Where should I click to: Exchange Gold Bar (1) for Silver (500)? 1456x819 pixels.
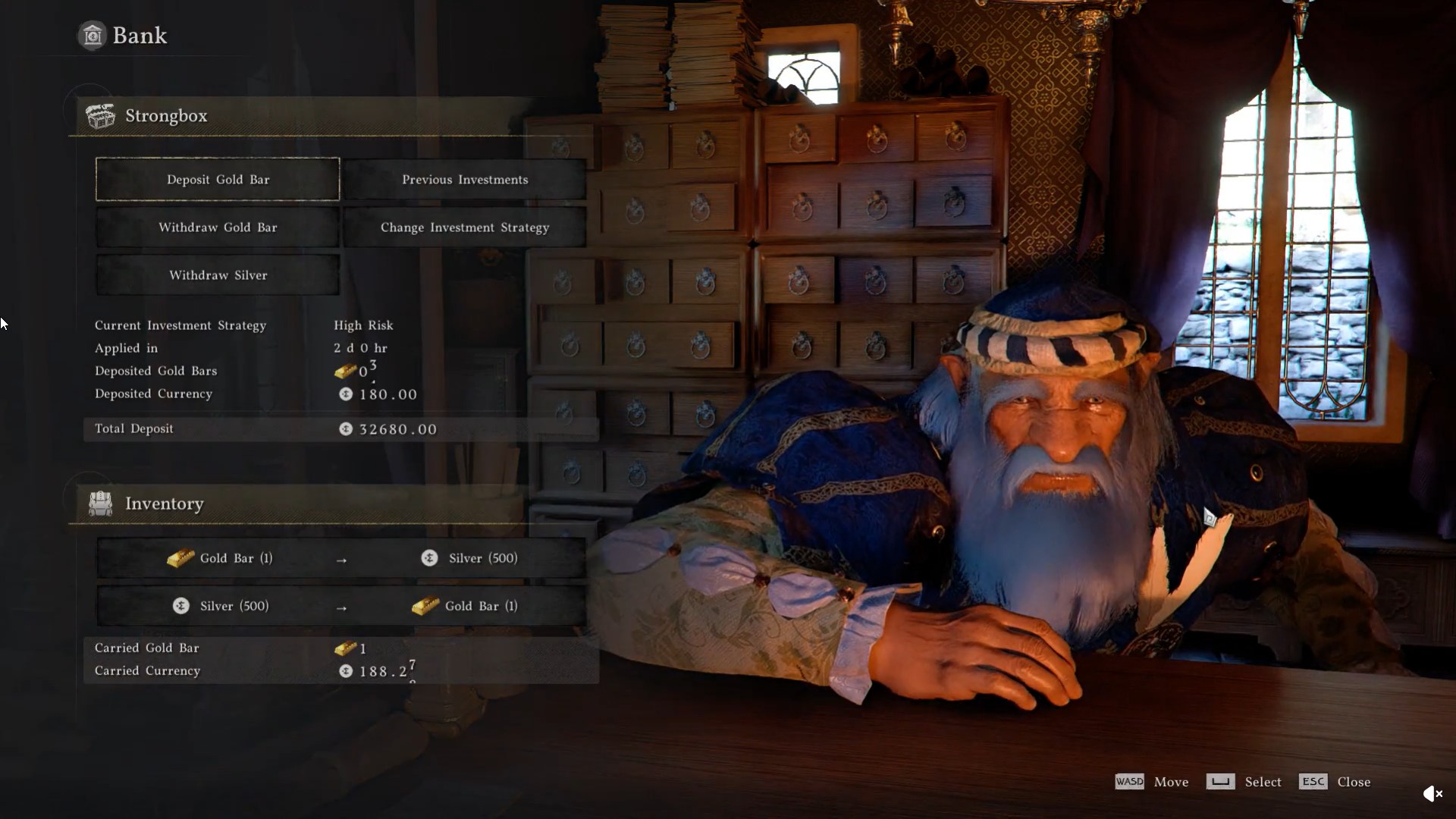pyautogui.click(x=341, y=559)
